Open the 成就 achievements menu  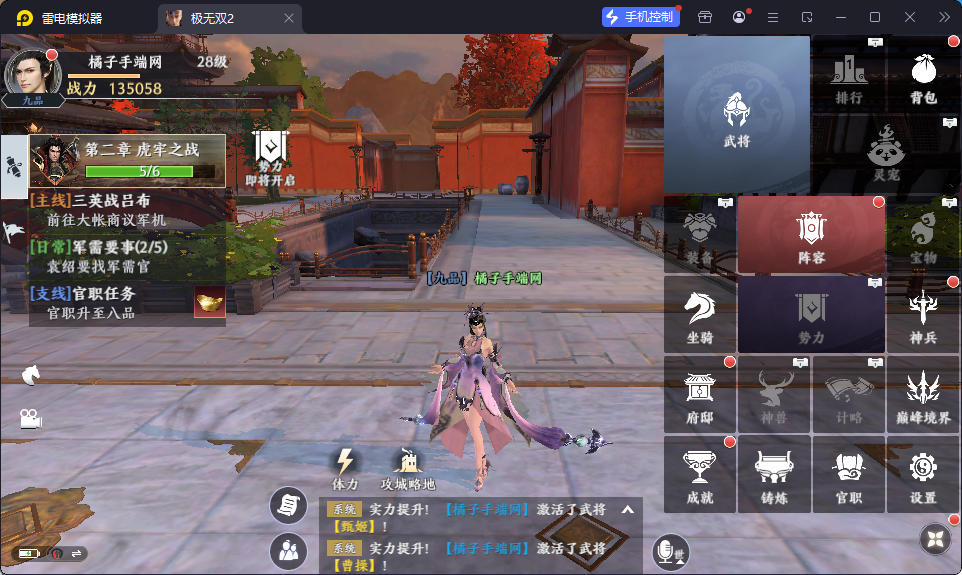tap(700, 474)
